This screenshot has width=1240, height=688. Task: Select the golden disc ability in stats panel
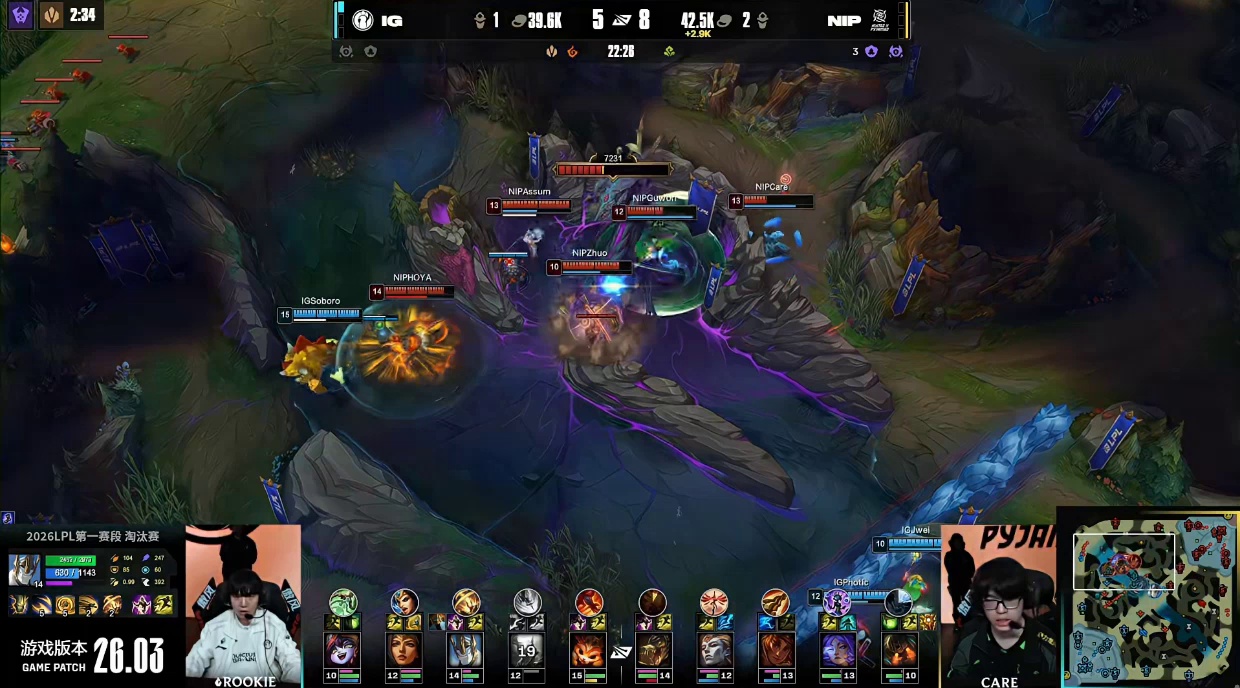[x=64, y=604]
